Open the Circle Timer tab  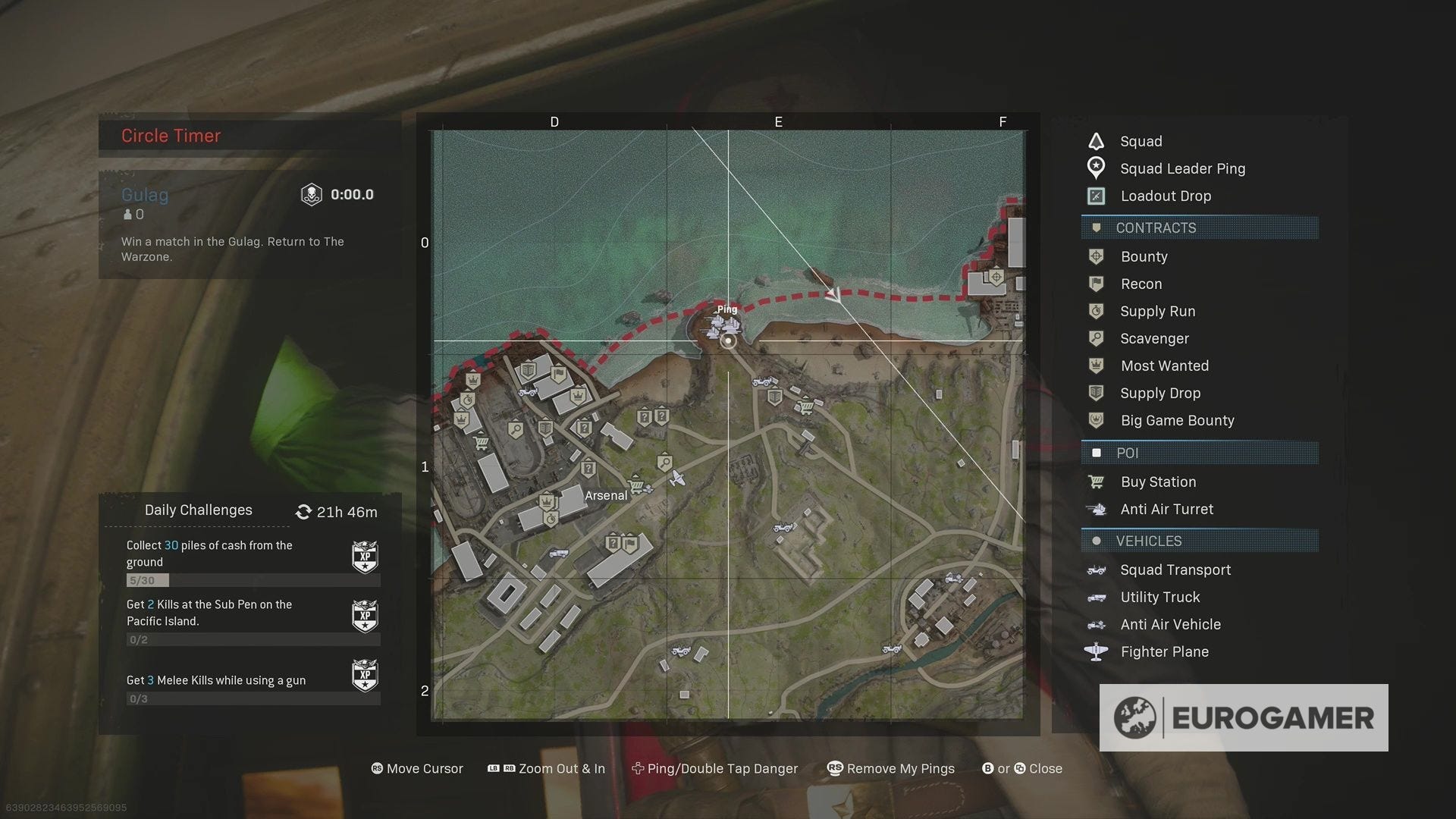click(x=171, y=135)
